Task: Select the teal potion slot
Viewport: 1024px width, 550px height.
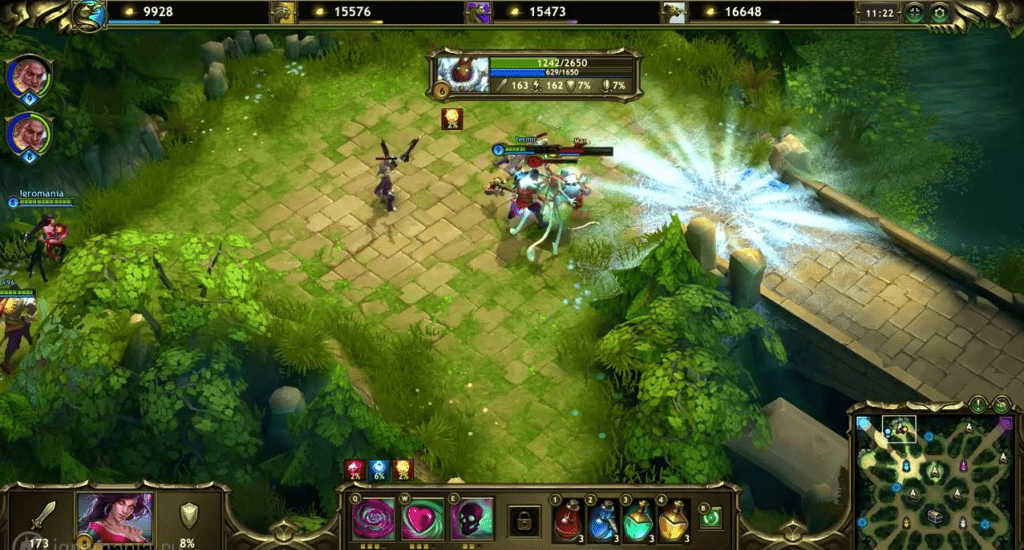Action: (638, 520)
